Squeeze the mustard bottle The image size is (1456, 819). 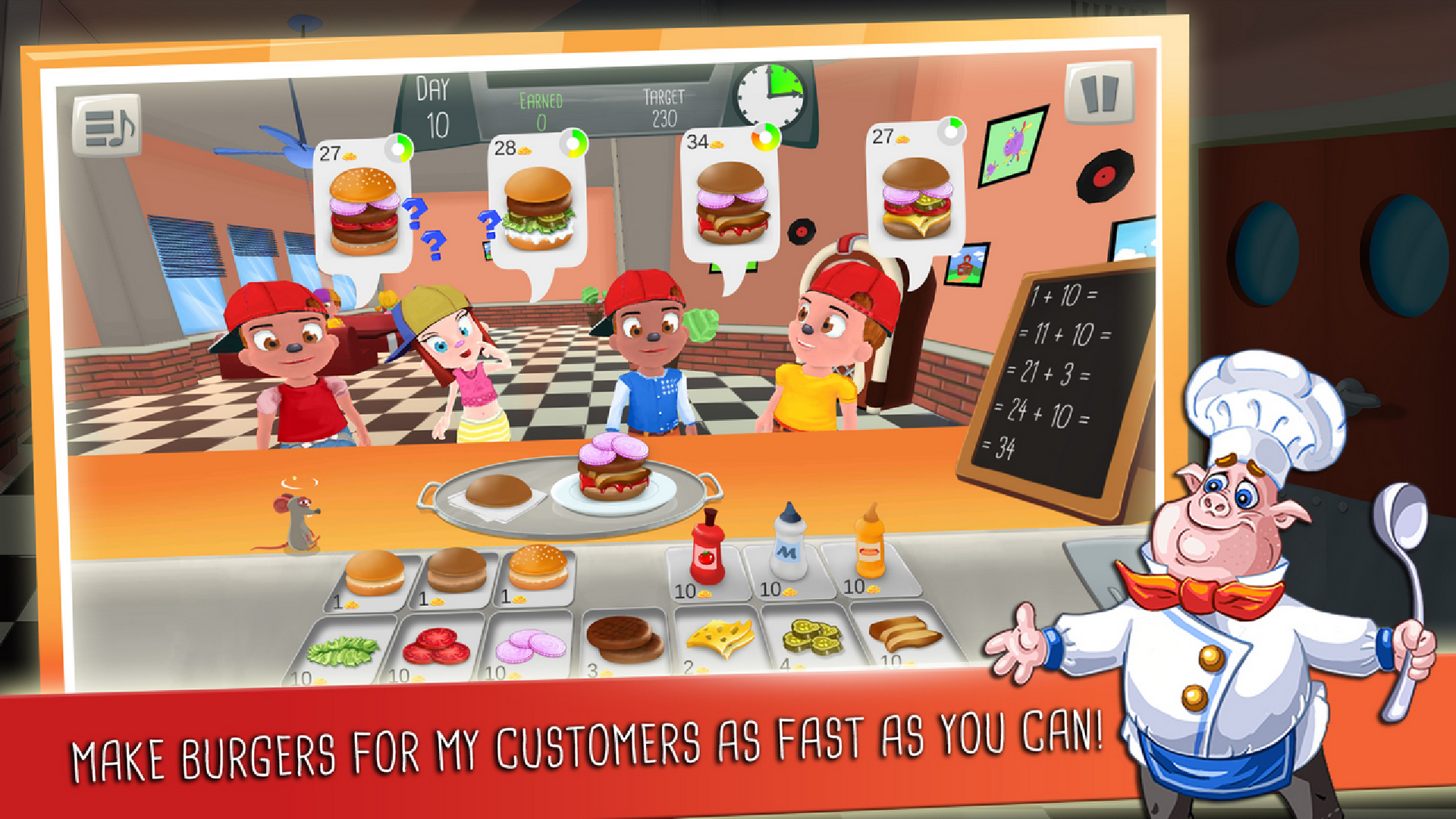click(869, 544)
